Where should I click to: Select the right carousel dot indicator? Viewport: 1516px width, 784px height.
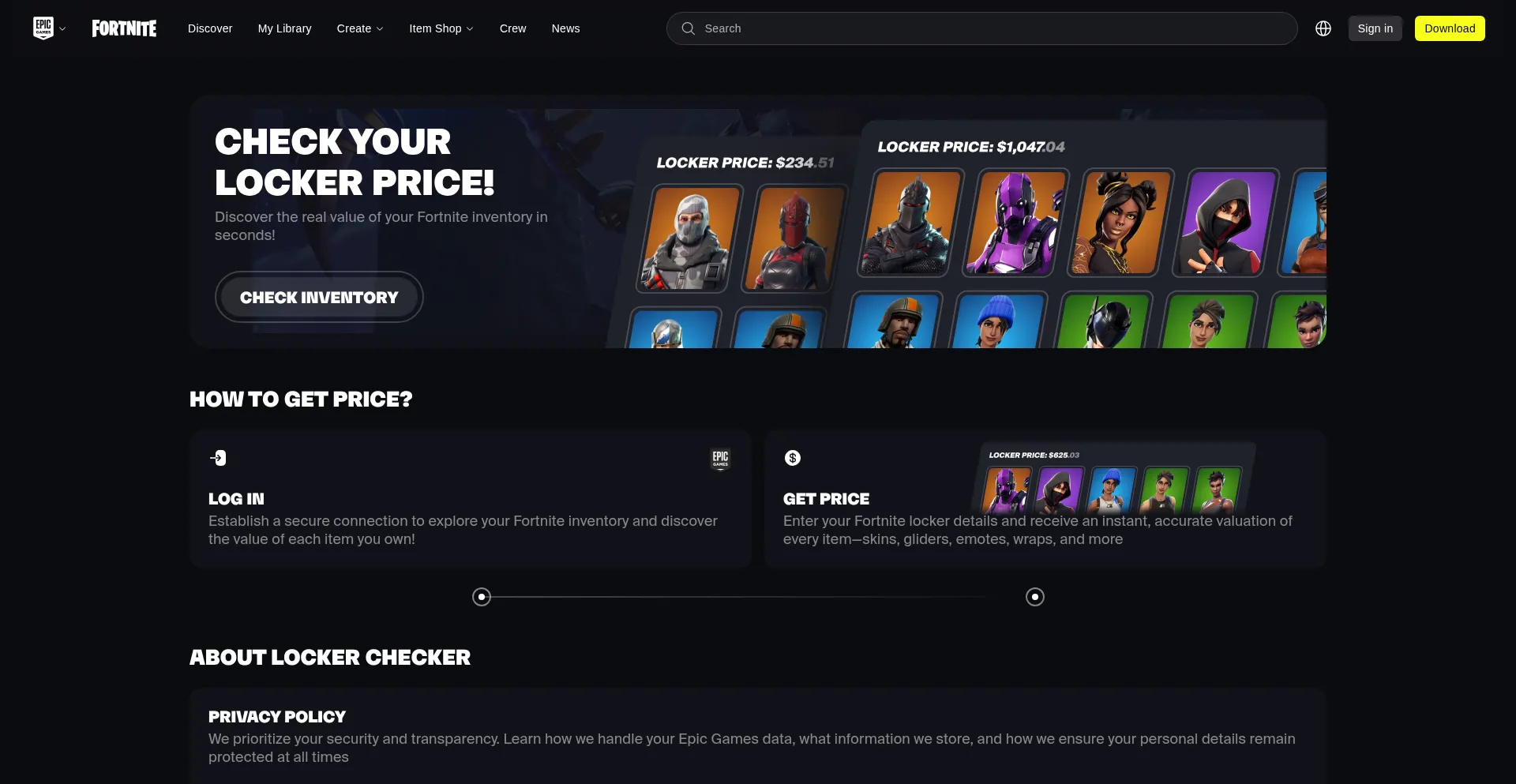(x=1034, y=597)
